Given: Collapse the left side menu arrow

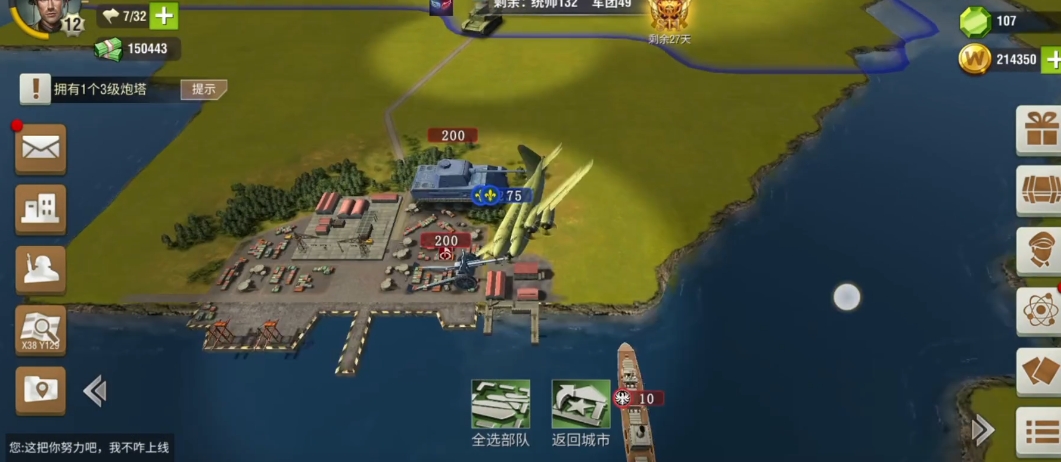Looking at the screenshot, I should (x=95, y=390).
